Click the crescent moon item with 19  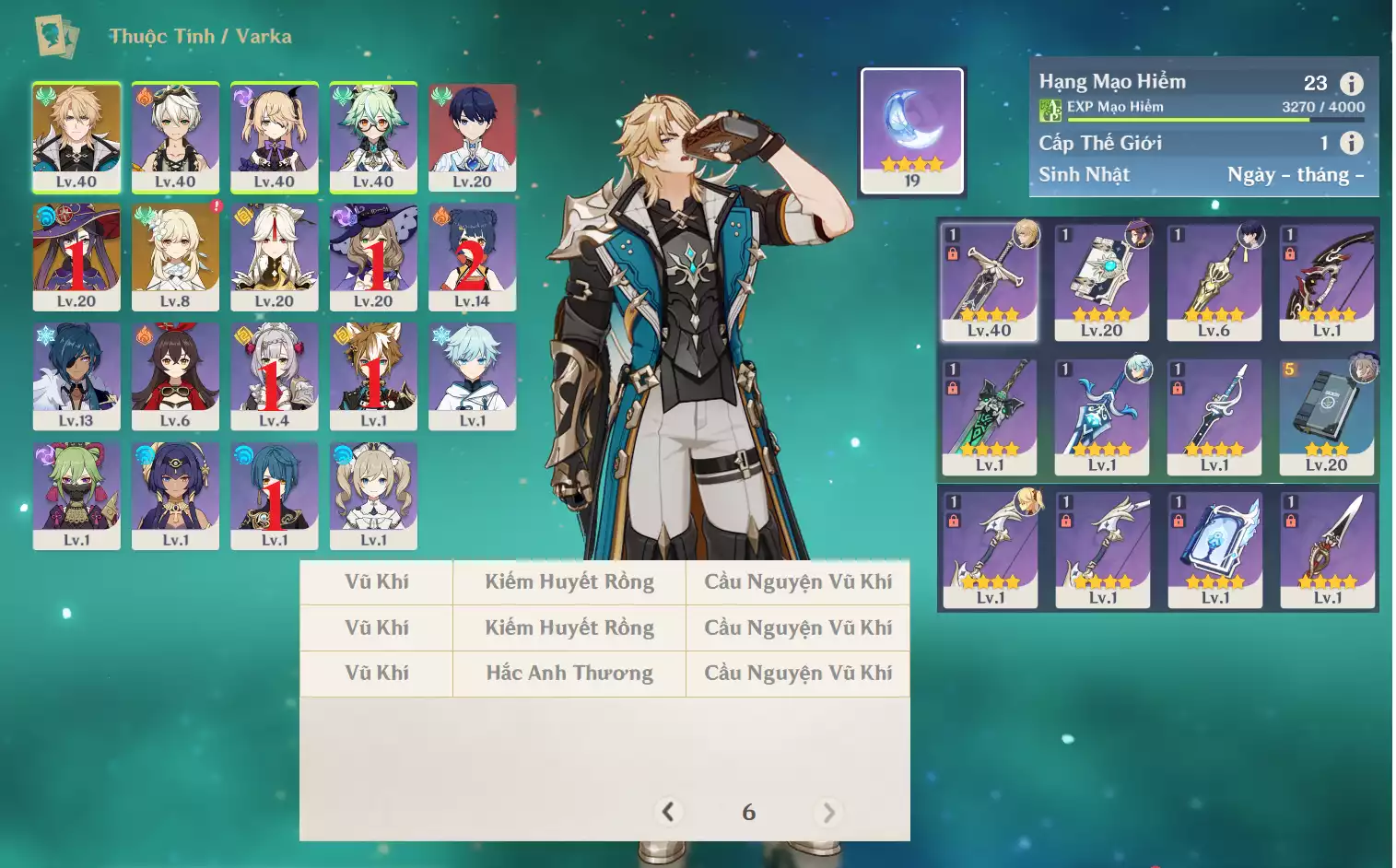click(x=911, y=130)
